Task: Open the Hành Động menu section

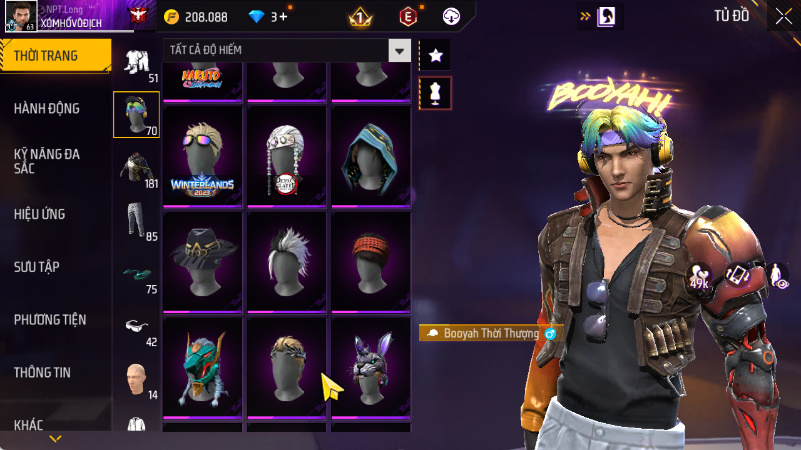Action: coord(48,108)
